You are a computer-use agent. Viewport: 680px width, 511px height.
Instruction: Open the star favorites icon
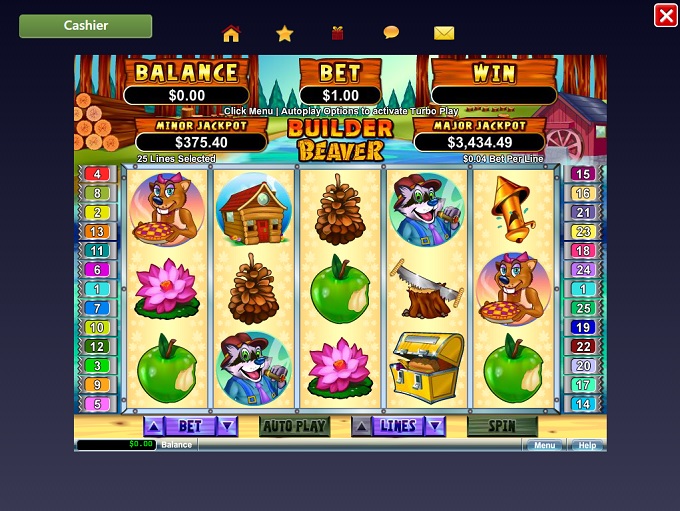pos(285,33)
